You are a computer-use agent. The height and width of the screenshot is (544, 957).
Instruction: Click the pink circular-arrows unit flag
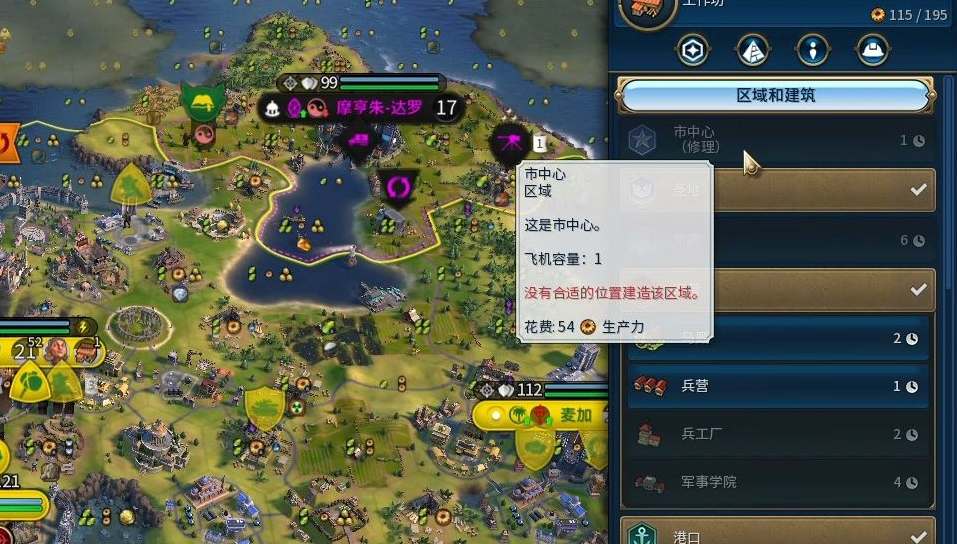(x=399, y=186)
